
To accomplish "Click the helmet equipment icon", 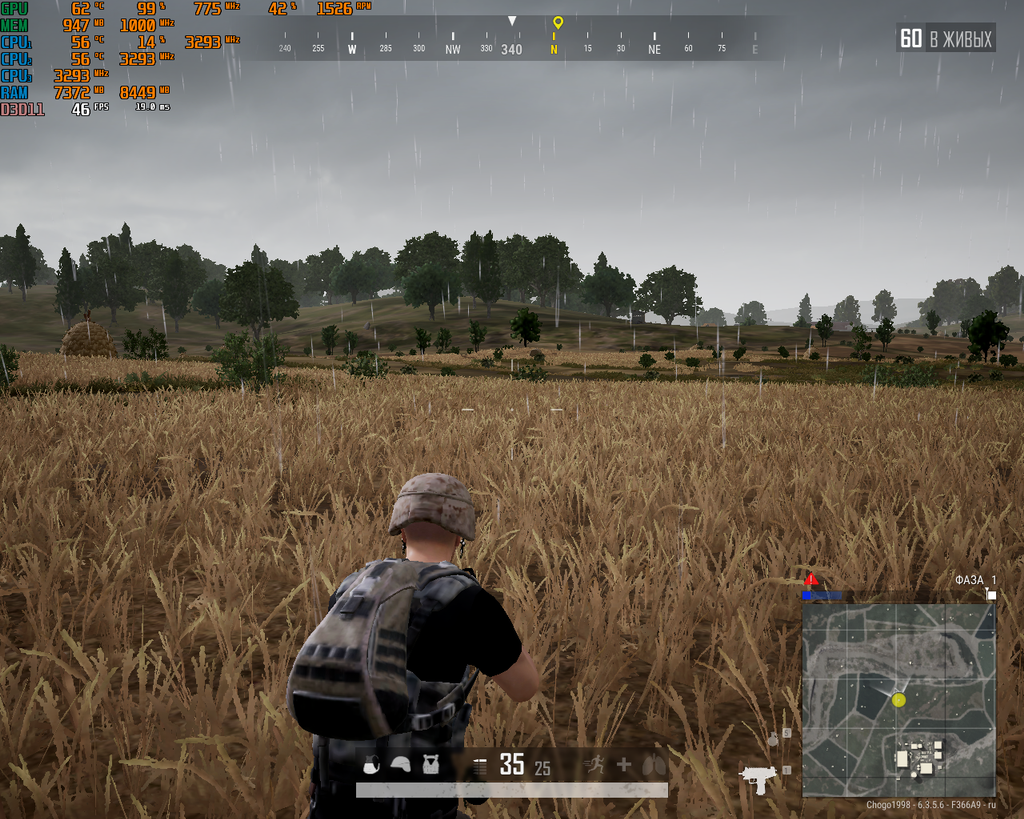I will [400, 765].
